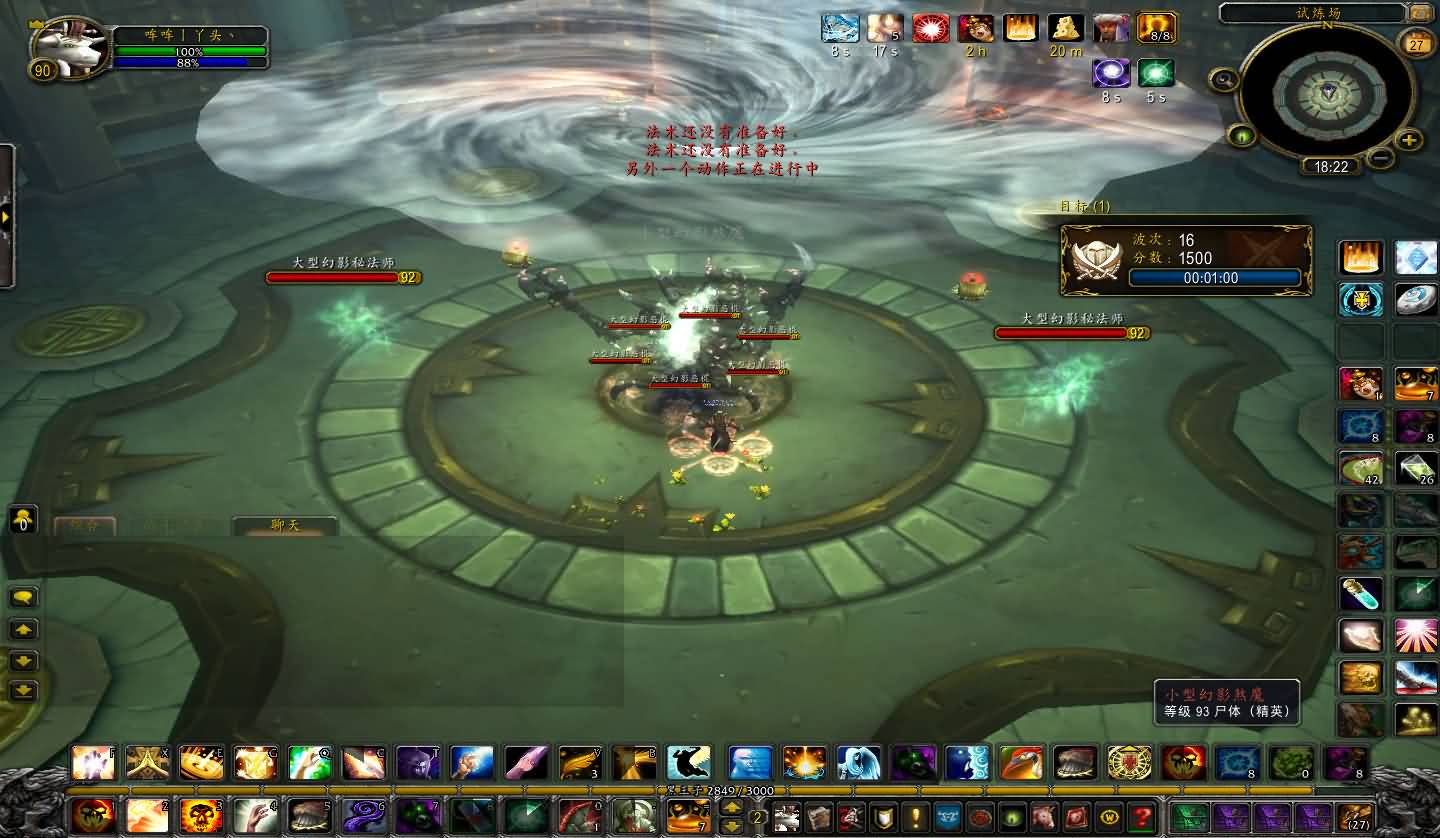
Task: Click the 8/8 stacked fire buff icon
Action: click(1156, 29)
